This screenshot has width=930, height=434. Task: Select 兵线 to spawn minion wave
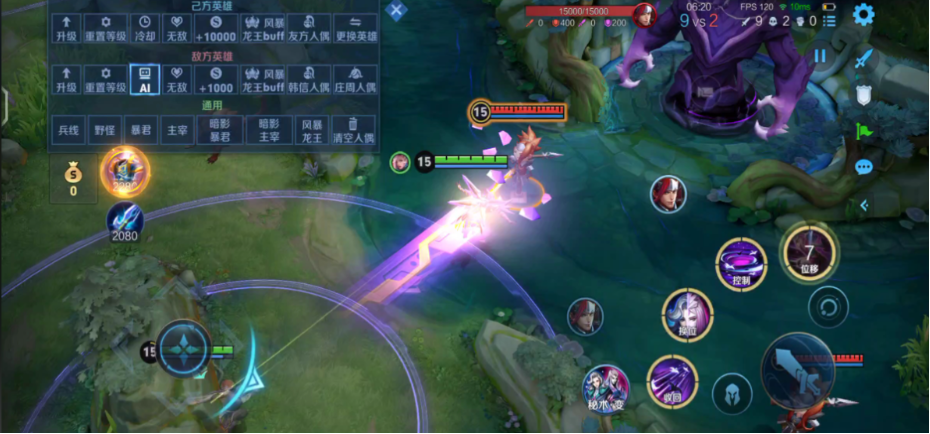click(x=68, y=130)
